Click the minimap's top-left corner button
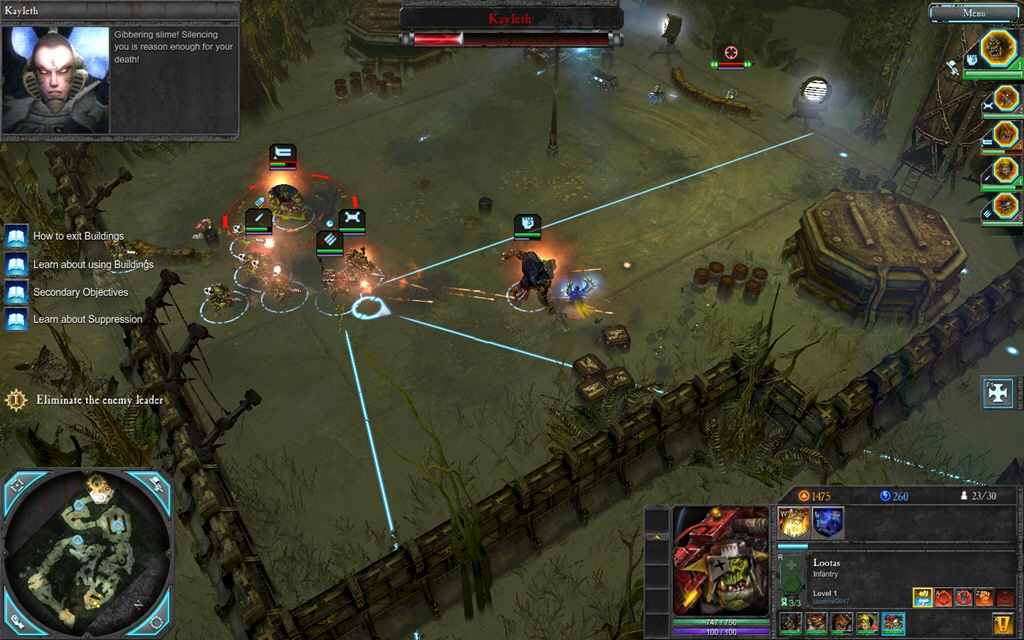 pos(16,484)
